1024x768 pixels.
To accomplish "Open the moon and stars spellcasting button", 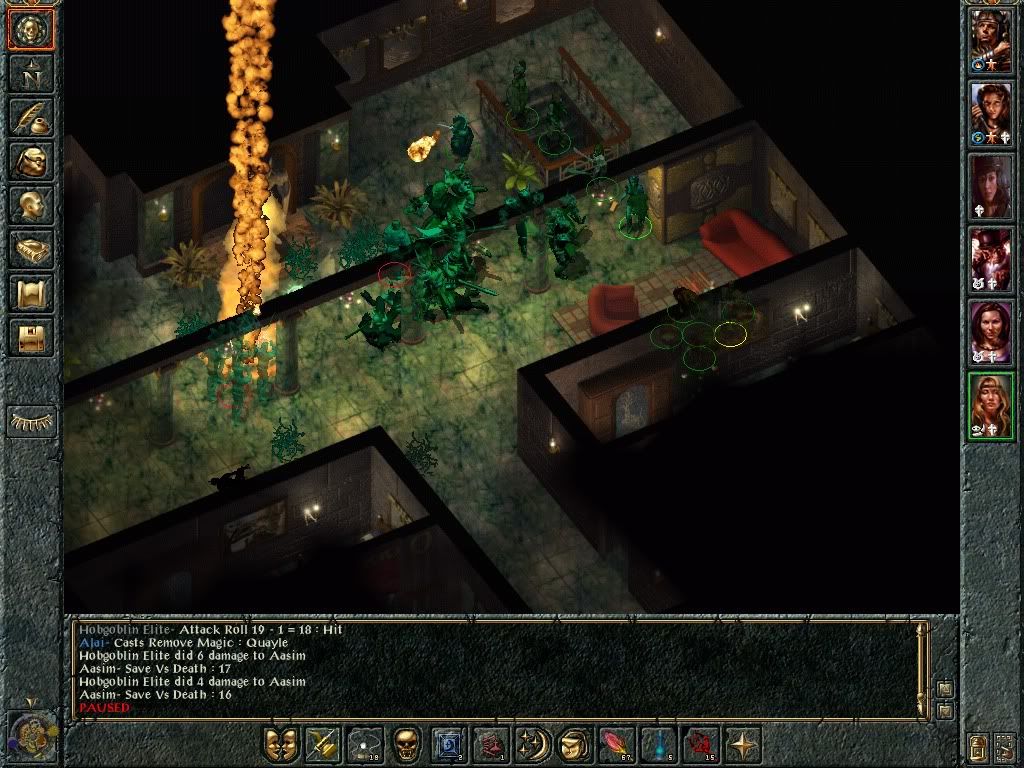I will tap(531, 745).
